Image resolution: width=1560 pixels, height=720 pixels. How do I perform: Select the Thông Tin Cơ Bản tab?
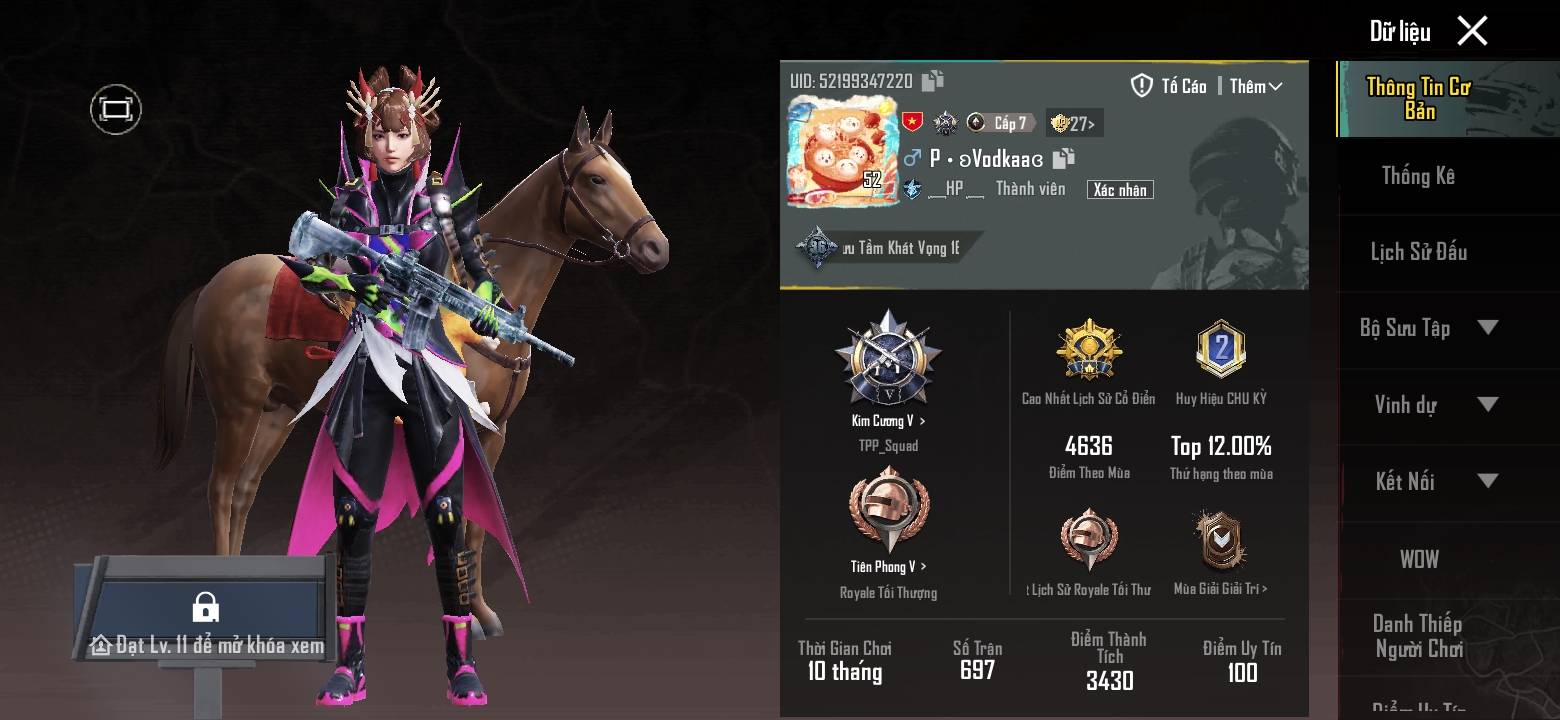[x=1418, y=99]
